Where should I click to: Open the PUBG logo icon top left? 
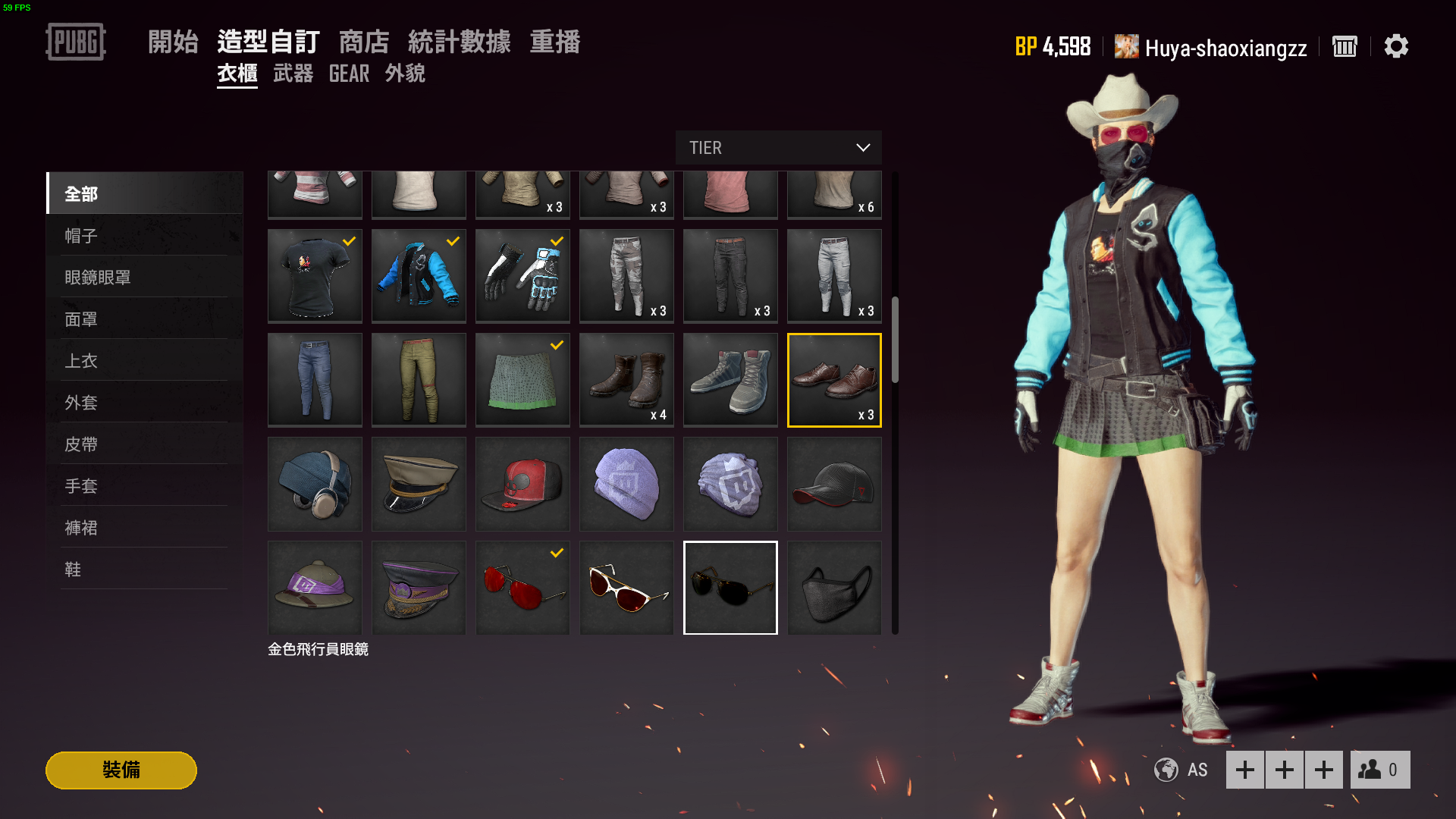[x=75, y=42]
